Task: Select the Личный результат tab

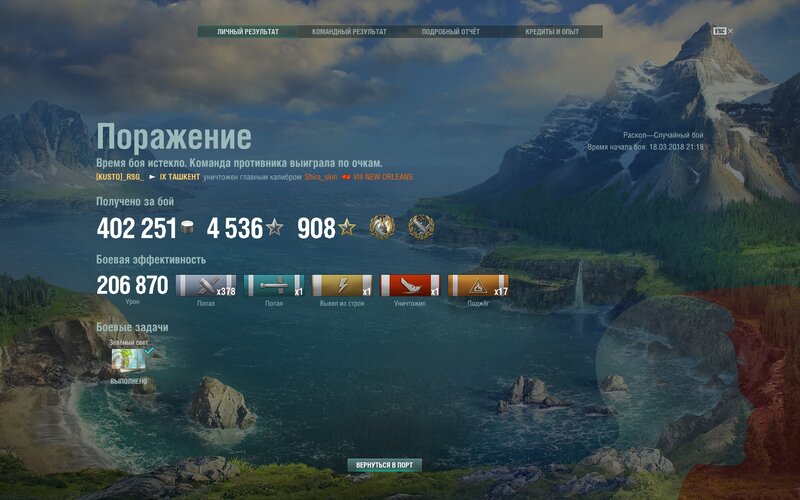Action: [248, 32]
